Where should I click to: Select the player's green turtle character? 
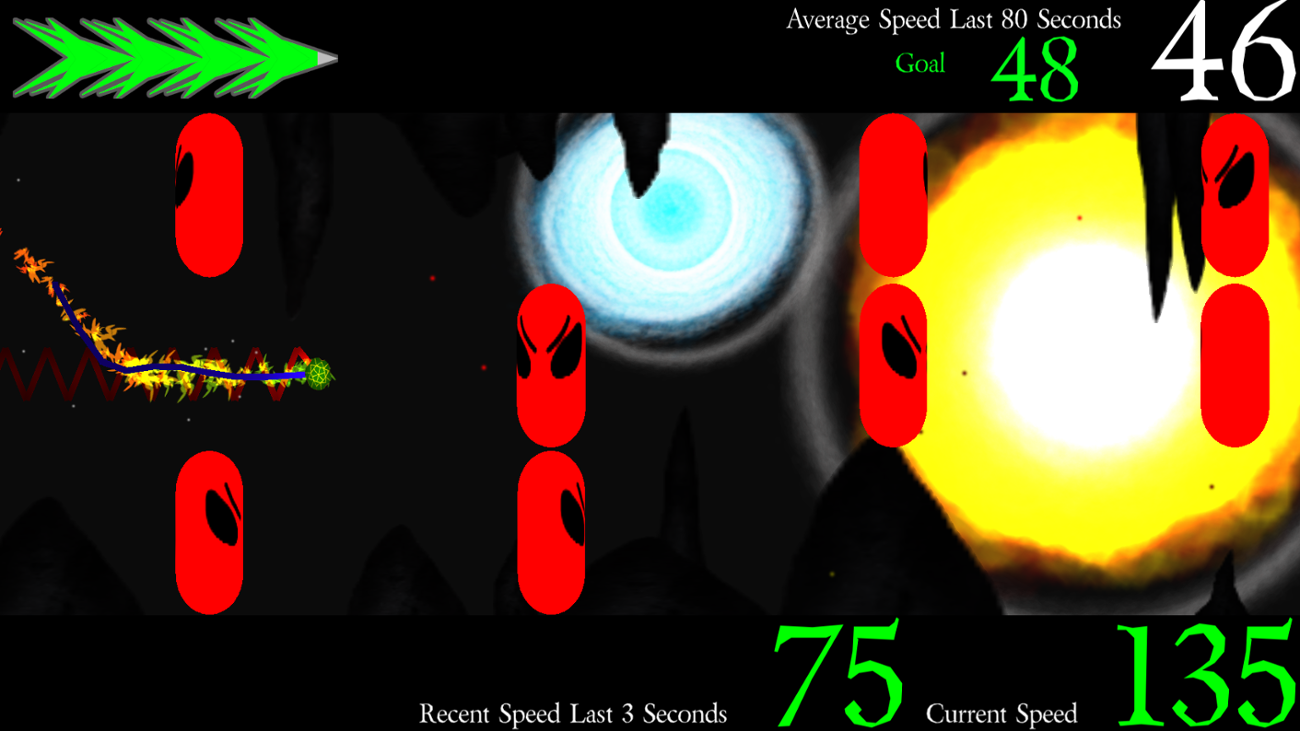[320, 373]
